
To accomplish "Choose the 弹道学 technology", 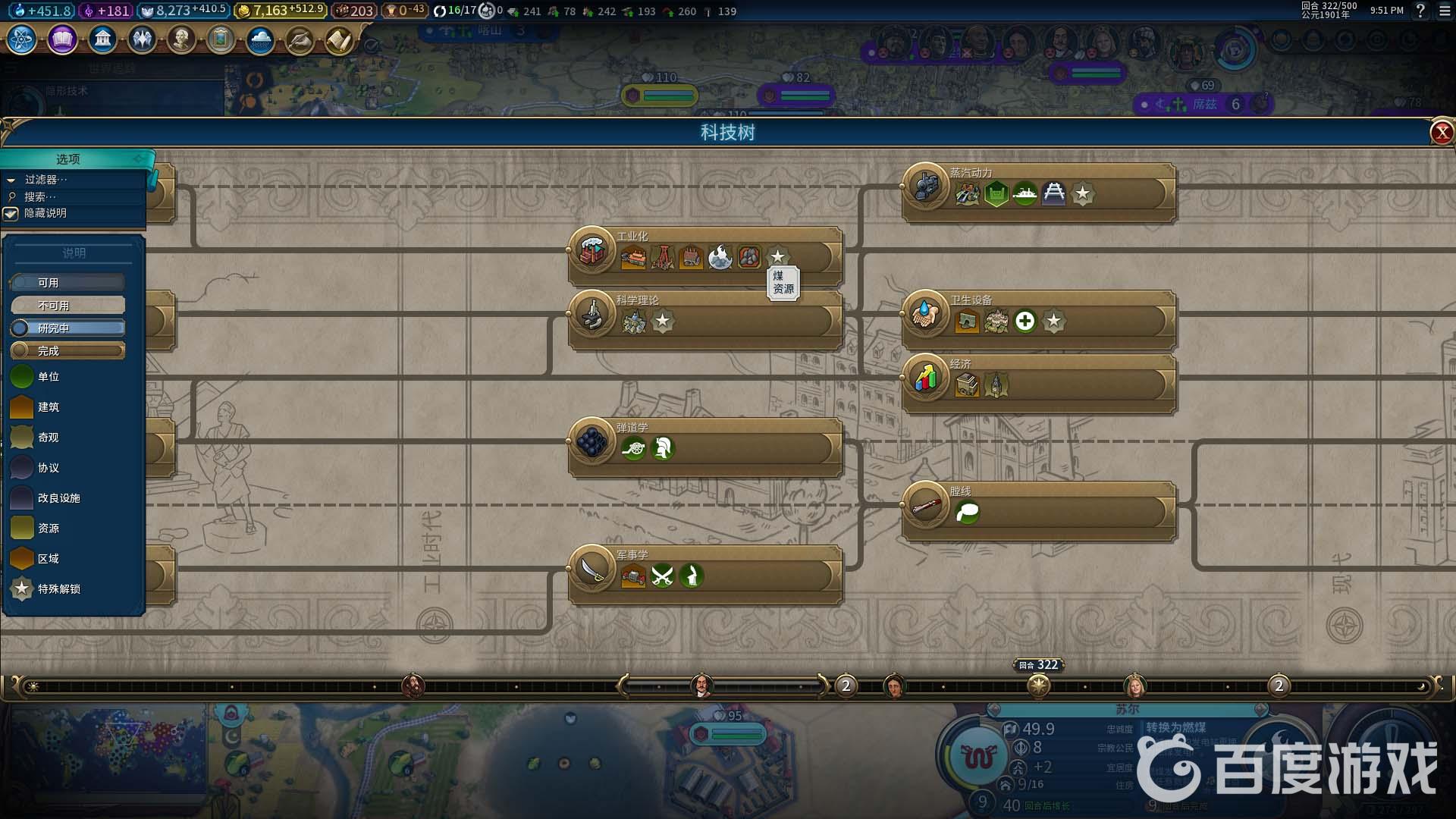I will [592, 441].
